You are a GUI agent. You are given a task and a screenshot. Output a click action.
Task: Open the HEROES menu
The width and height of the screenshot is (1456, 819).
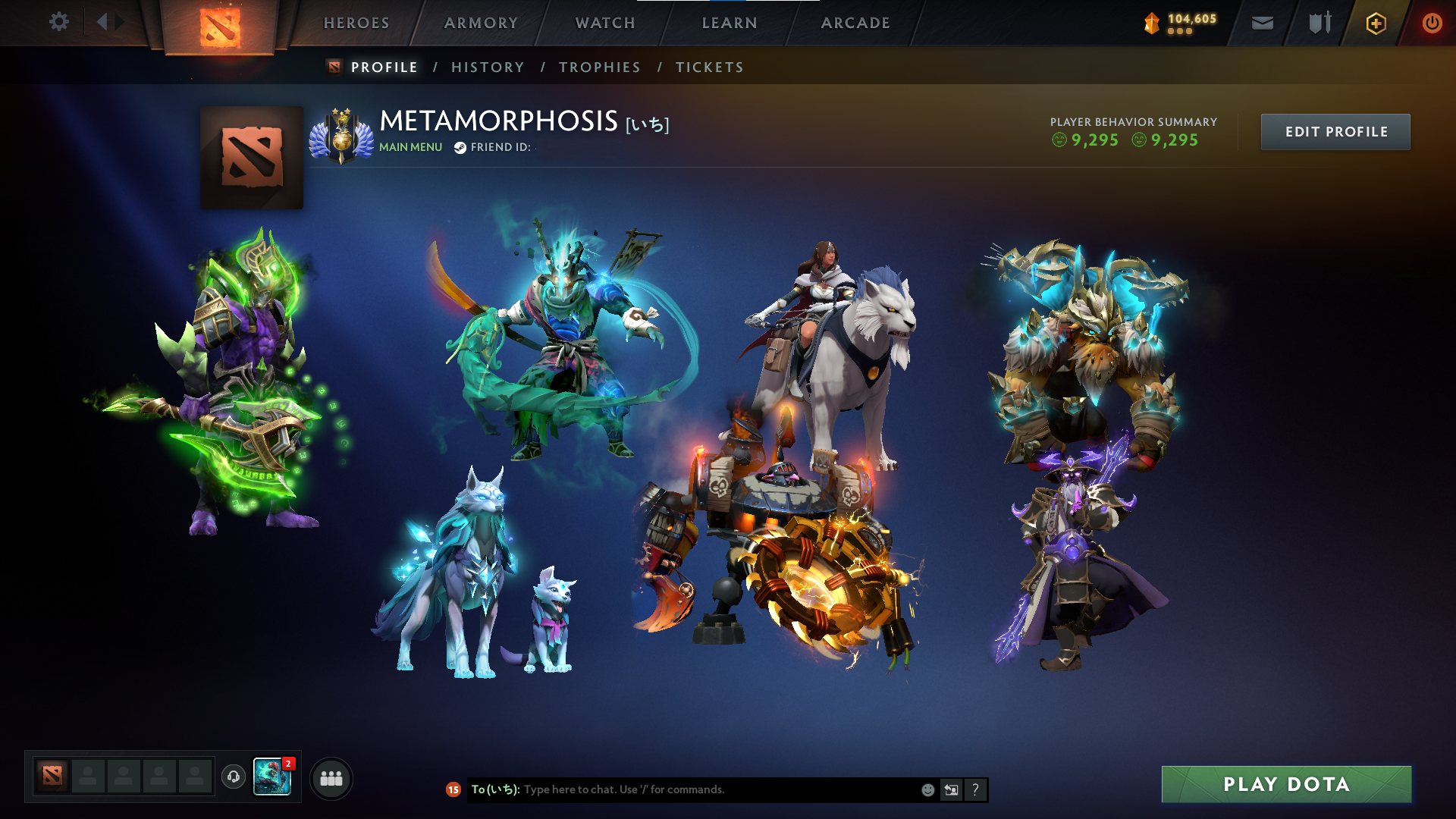coord(356,23)
